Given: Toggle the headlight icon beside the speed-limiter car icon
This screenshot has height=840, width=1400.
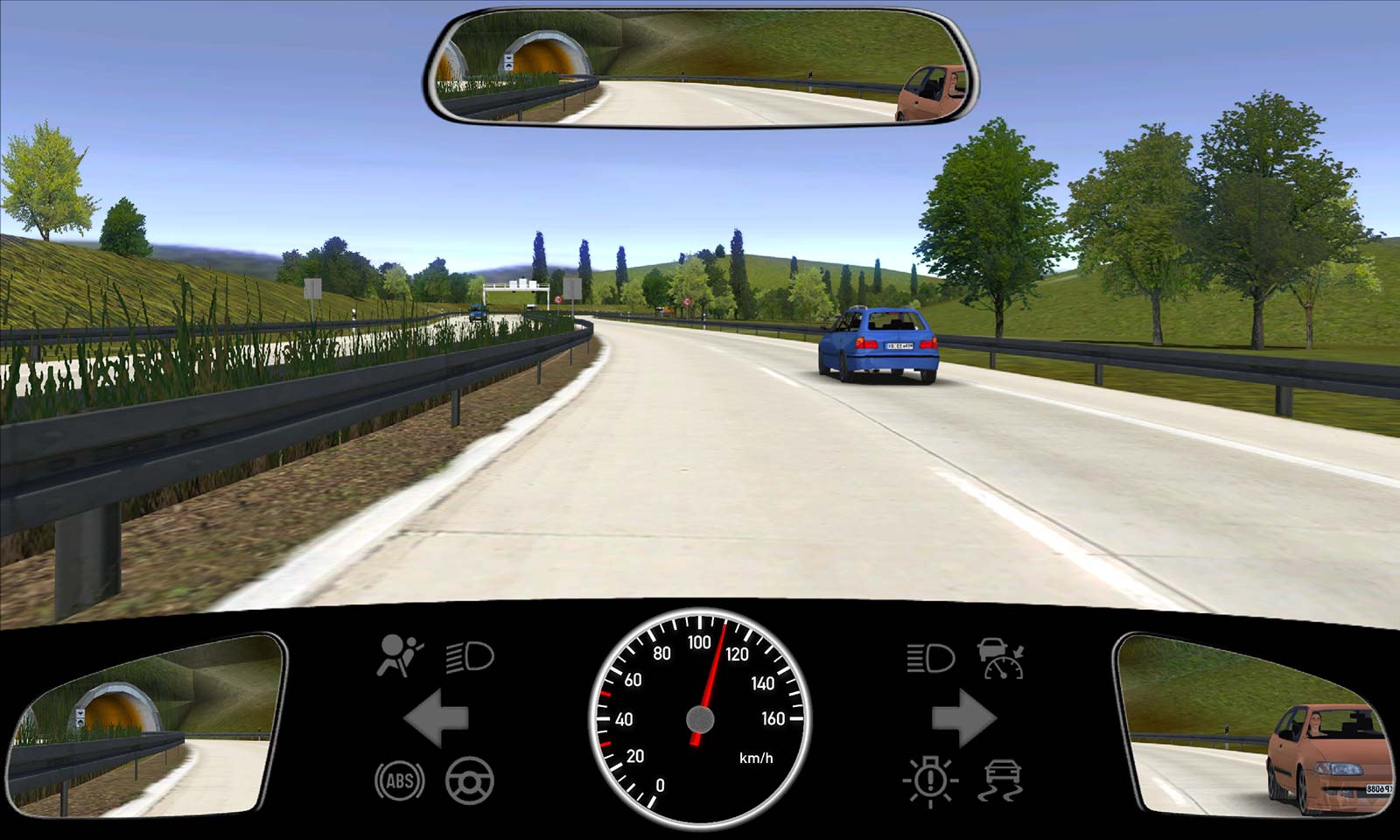Looking at the screenshot, I should (930, 657).
